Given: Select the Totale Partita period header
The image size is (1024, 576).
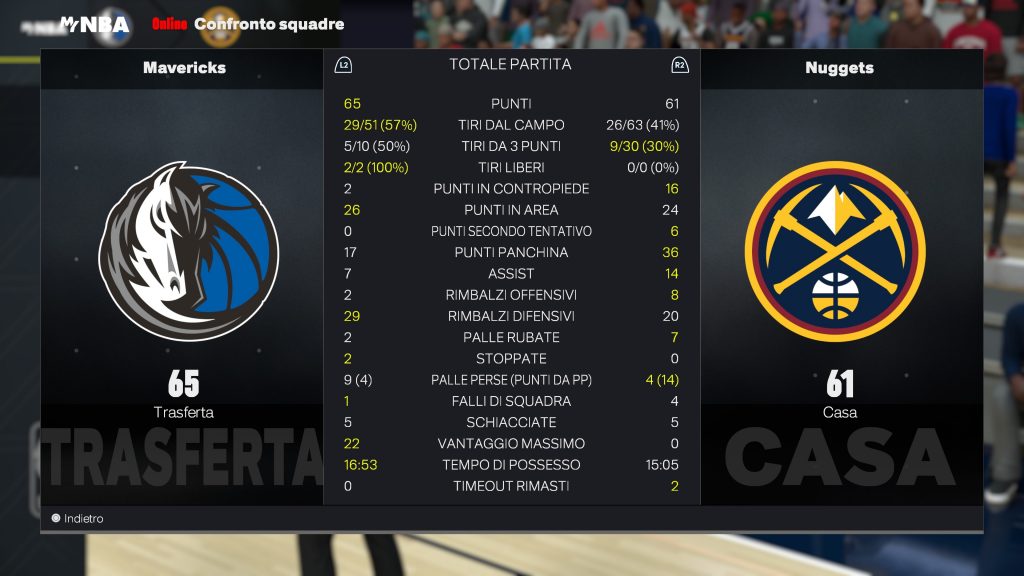Looking at the screenshot, I should coord(510,64).
